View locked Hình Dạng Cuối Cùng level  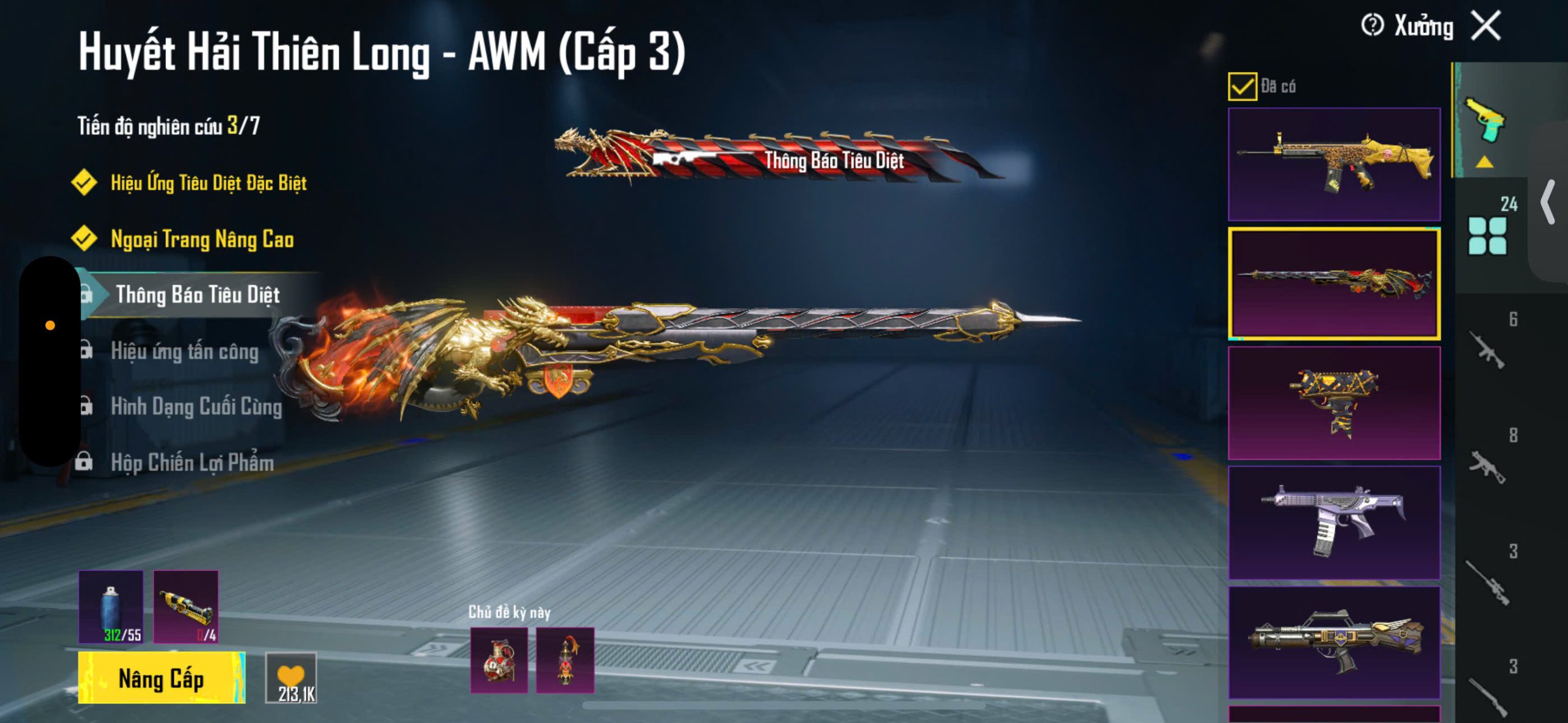pos(196,406)
